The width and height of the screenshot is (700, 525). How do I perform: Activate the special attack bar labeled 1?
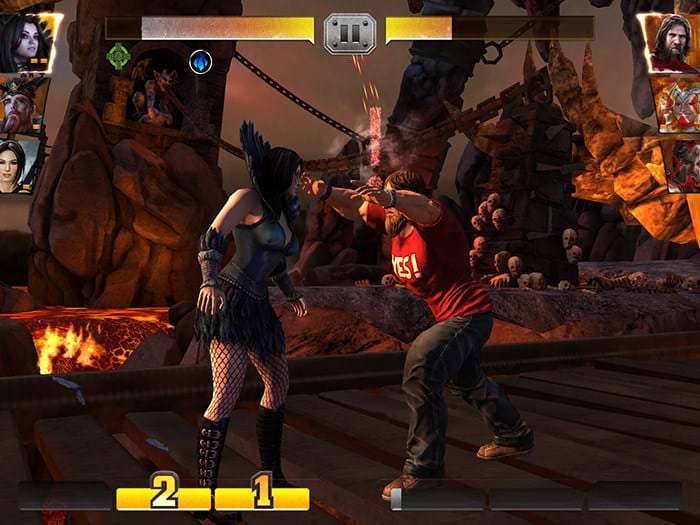click(262, 496)
